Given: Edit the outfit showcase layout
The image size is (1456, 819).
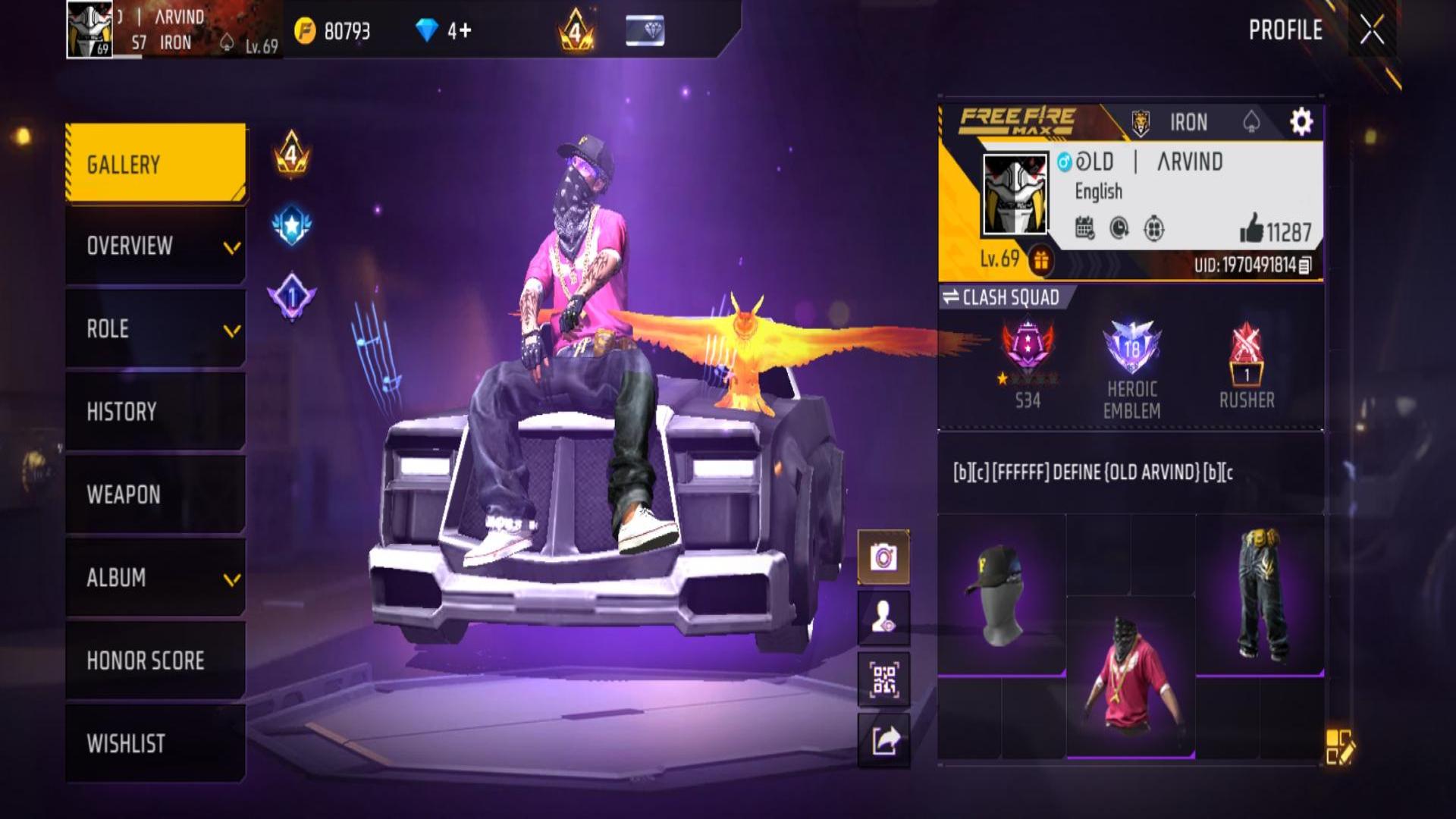Looking at the screenshot, I should tap(1339, 746).
